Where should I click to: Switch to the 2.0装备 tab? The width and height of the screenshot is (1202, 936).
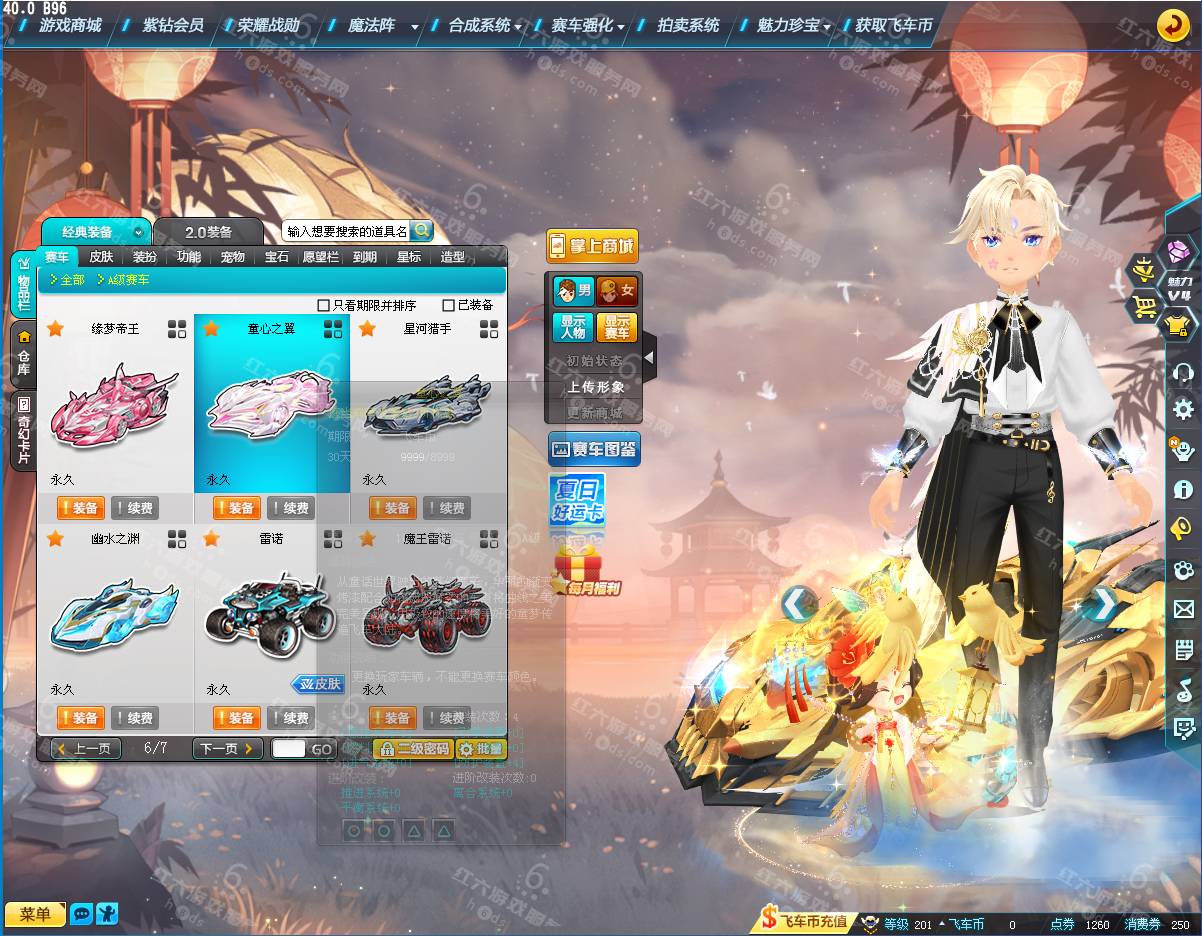(x=208, y=232)
